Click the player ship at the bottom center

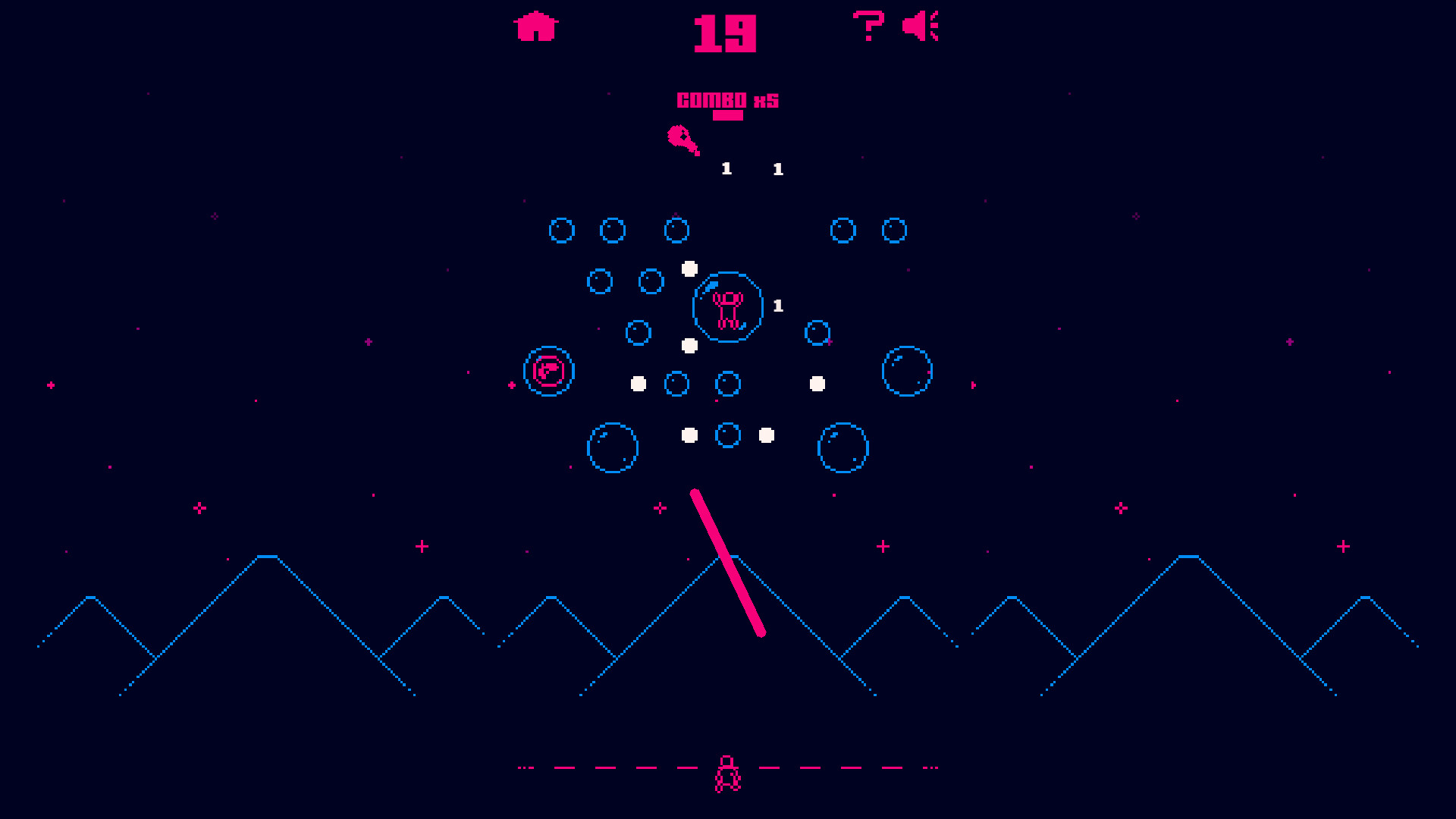(727, 774)
